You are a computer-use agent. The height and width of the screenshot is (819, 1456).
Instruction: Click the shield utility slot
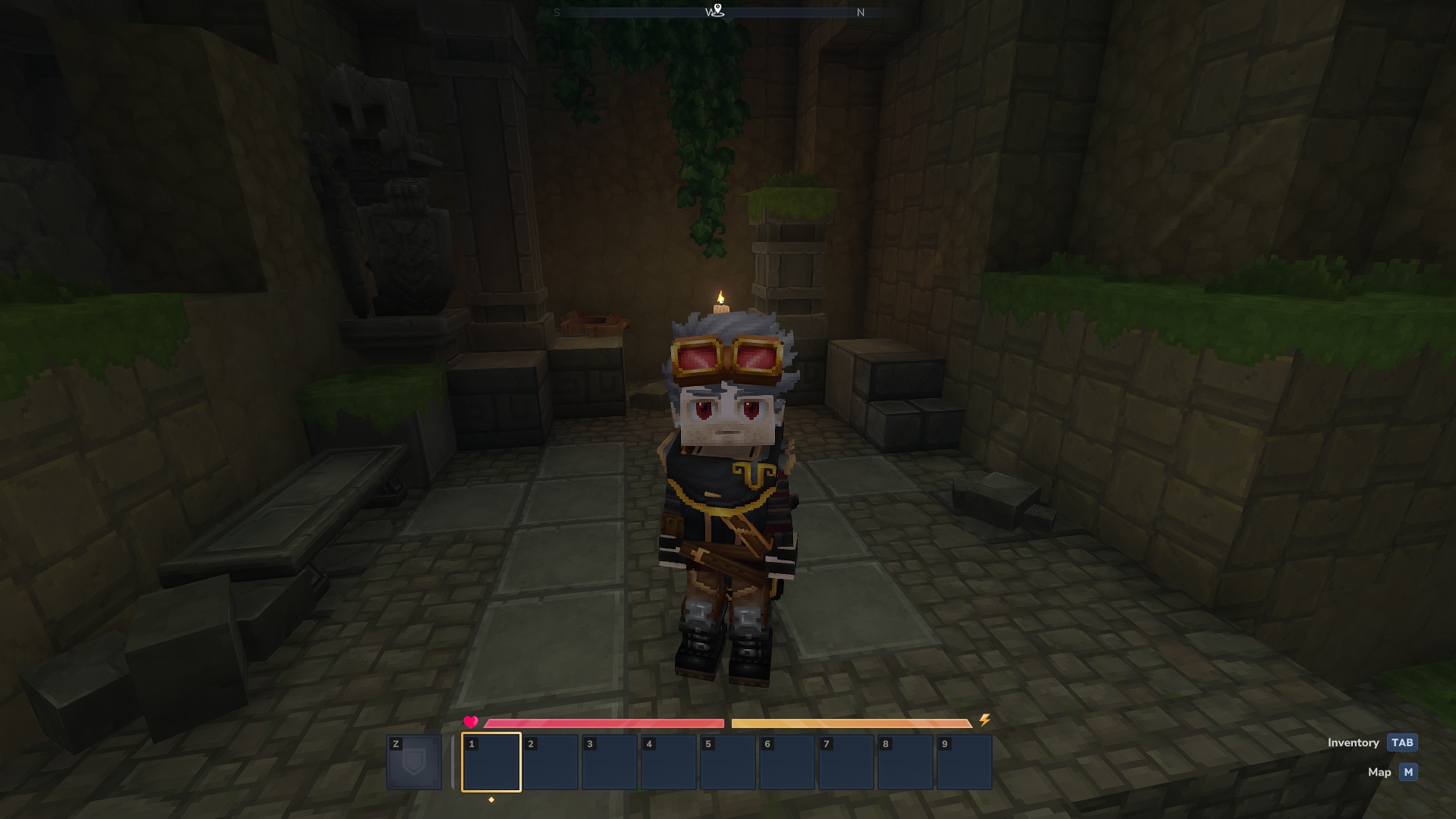point(414,762)
